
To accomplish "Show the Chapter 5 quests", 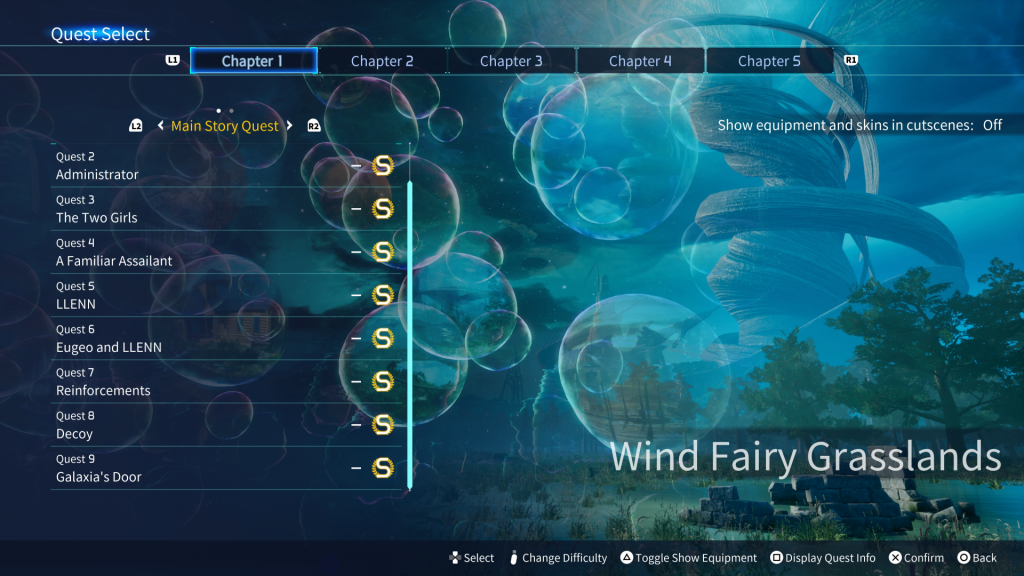I will [x=769, y=61].
